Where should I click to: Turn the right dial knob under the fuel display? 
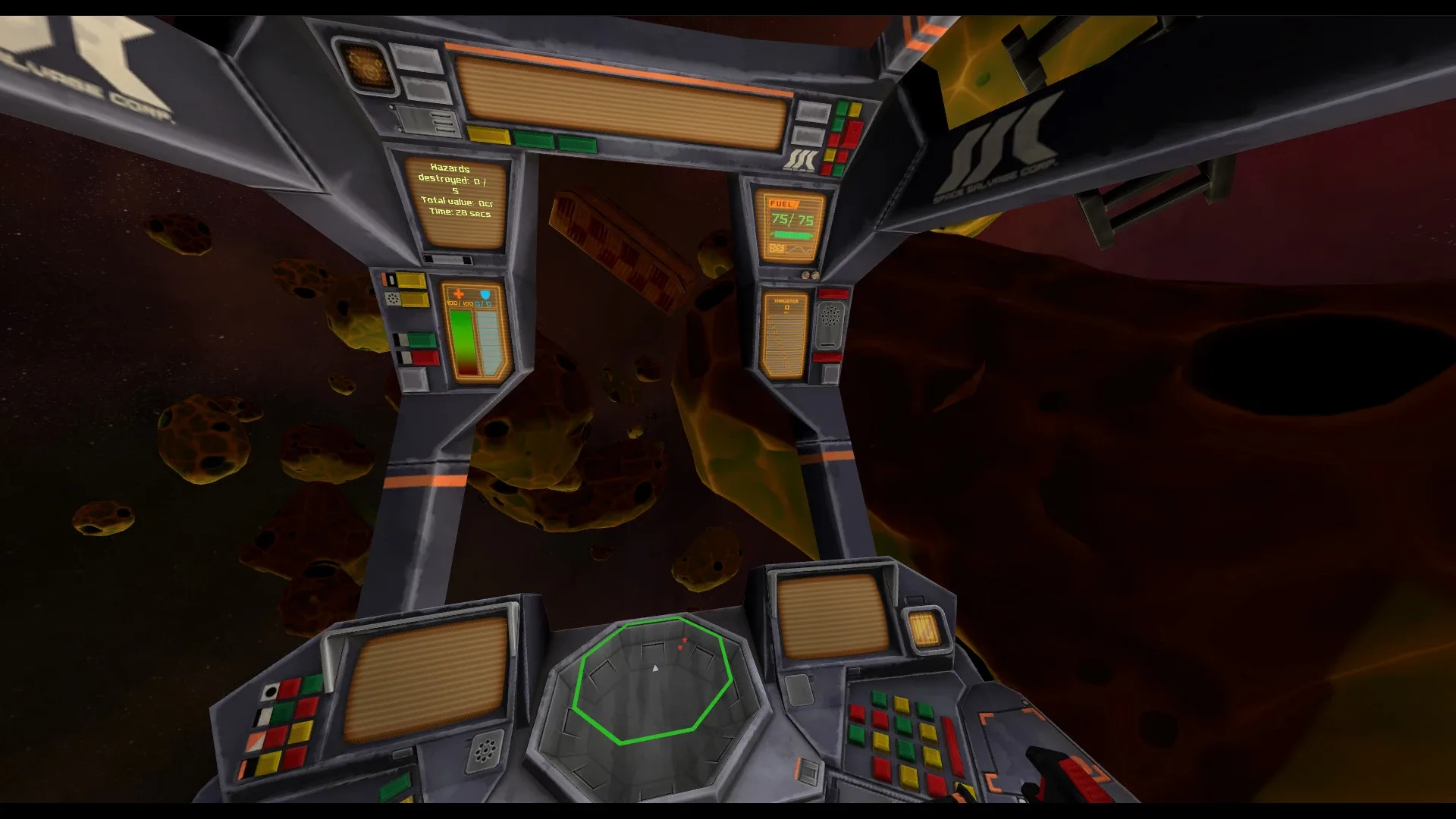pyautogui.click(x=816, y=275)
